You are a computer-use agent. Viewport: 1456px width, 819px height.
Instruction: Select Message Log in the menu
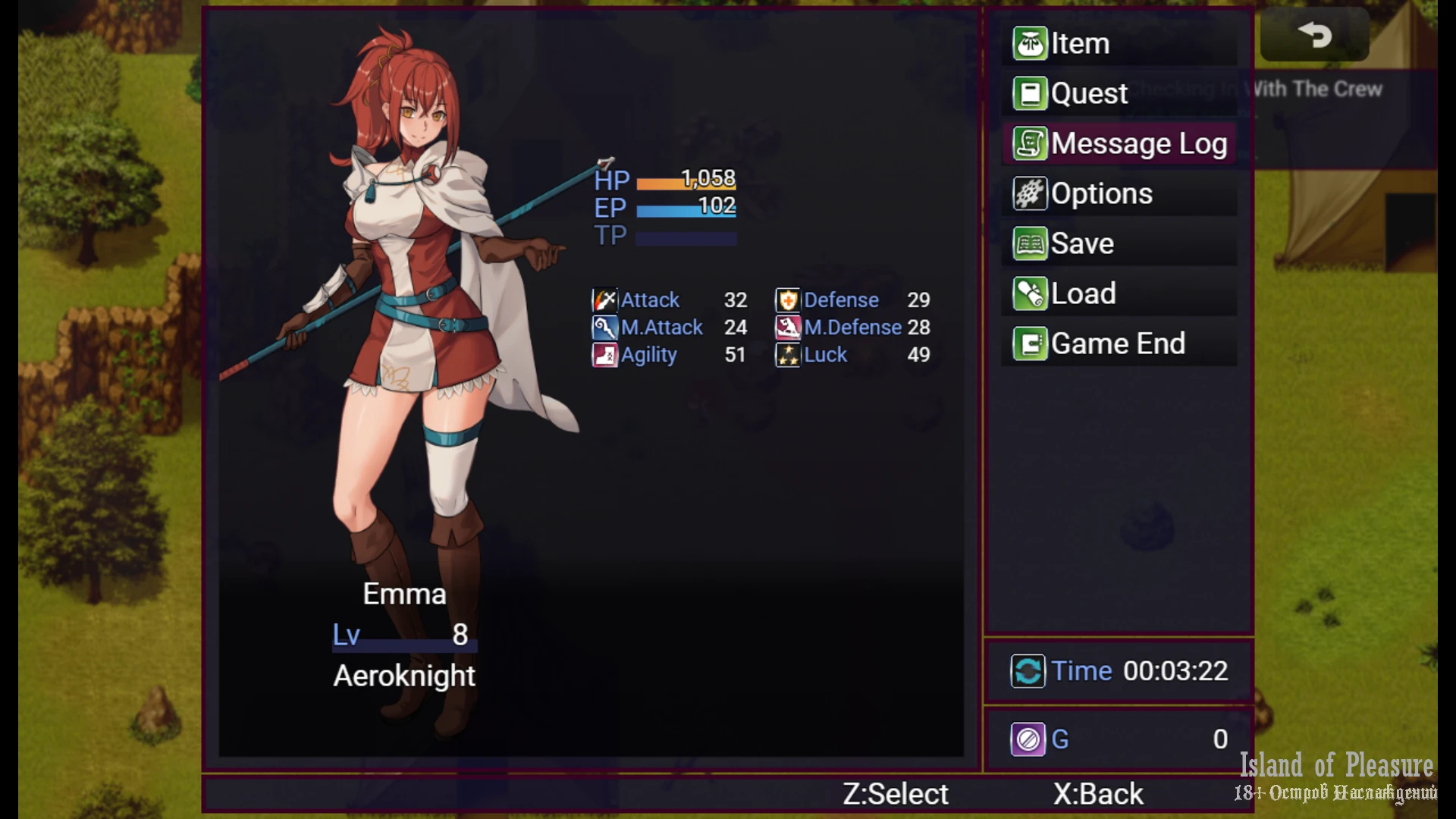pos(1120,144)
